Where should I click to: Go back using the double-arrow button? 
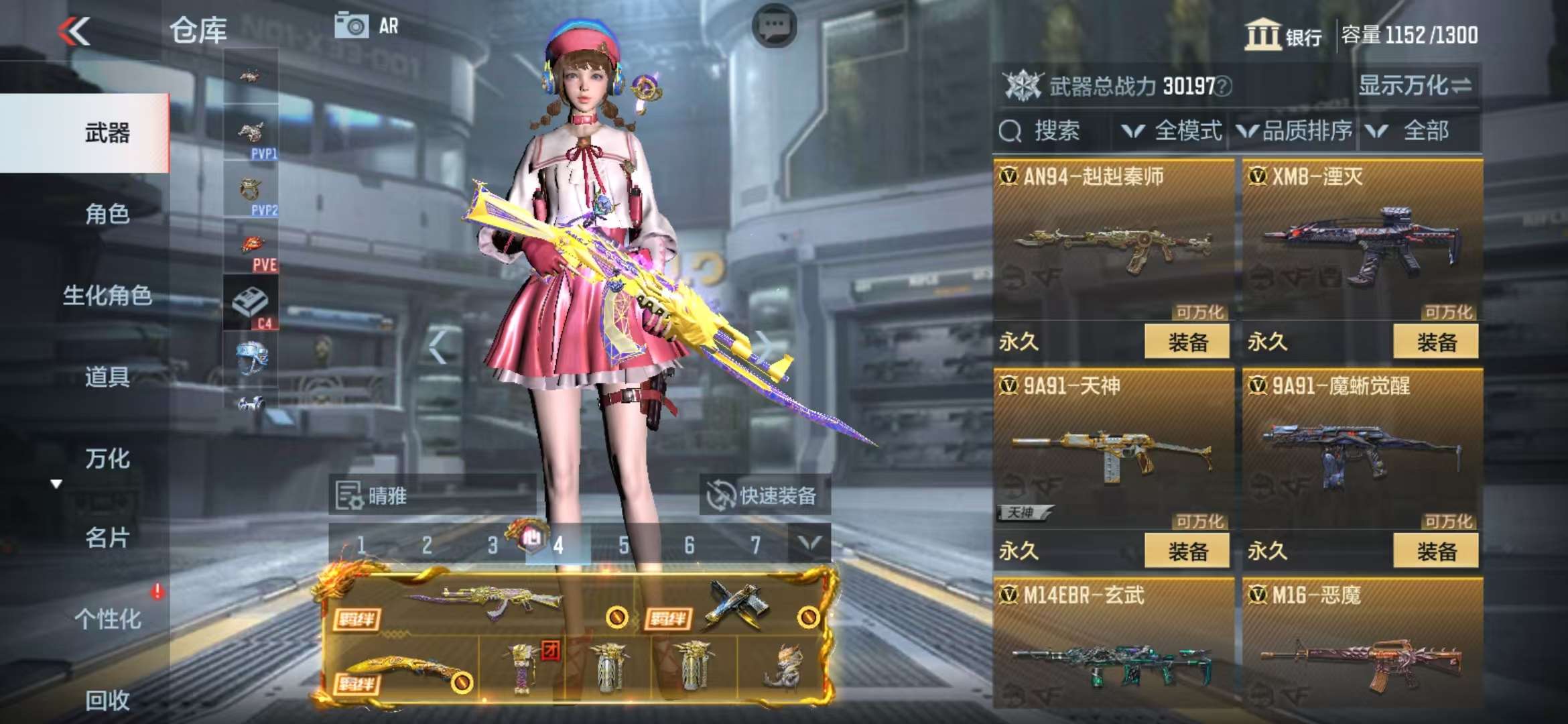pos(74,32)
